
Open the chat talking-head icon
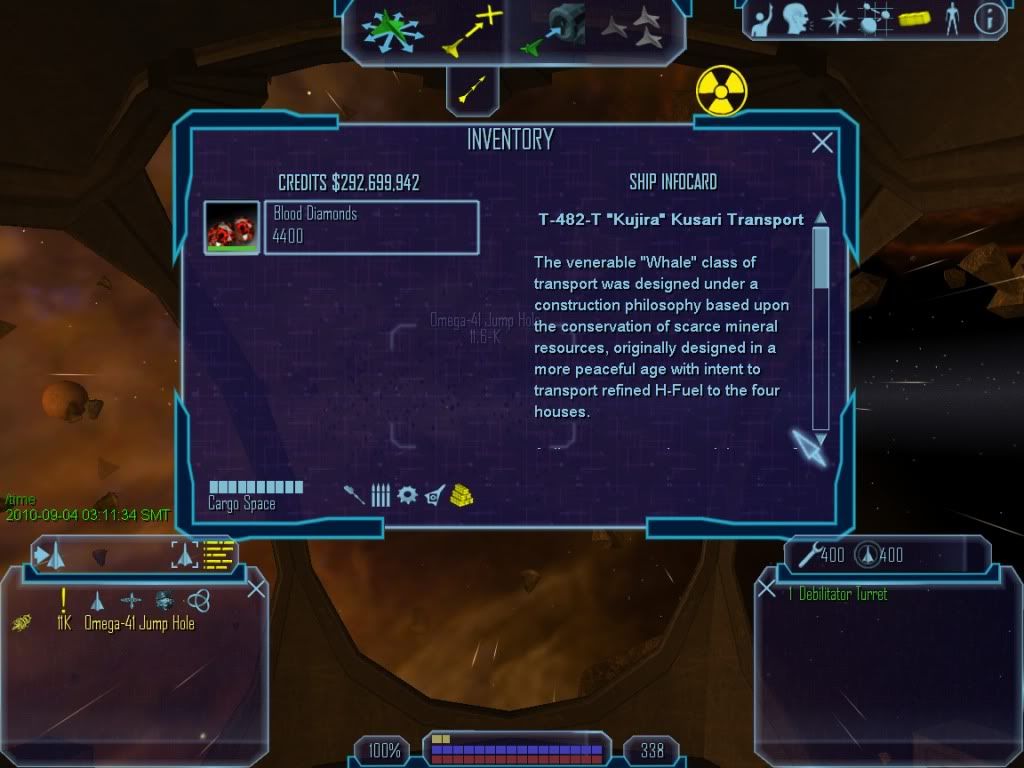tap(796, 19)
